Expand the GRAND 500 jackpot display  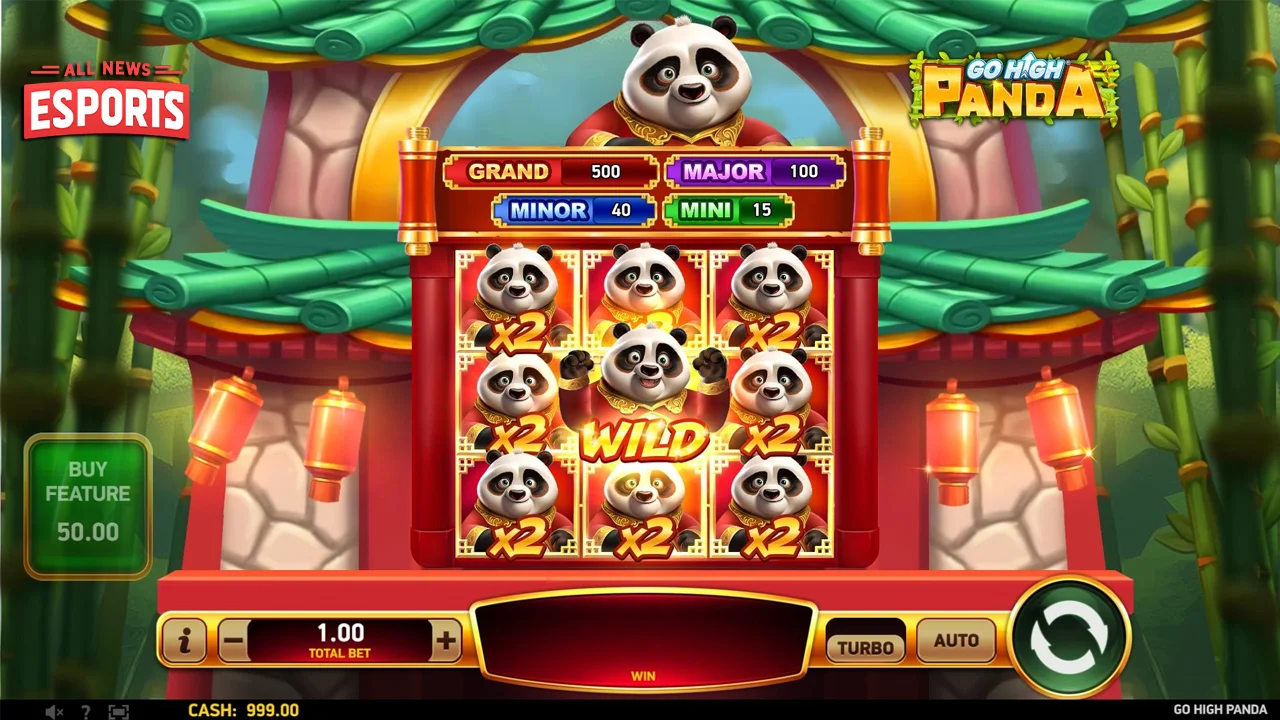[550, 171]
